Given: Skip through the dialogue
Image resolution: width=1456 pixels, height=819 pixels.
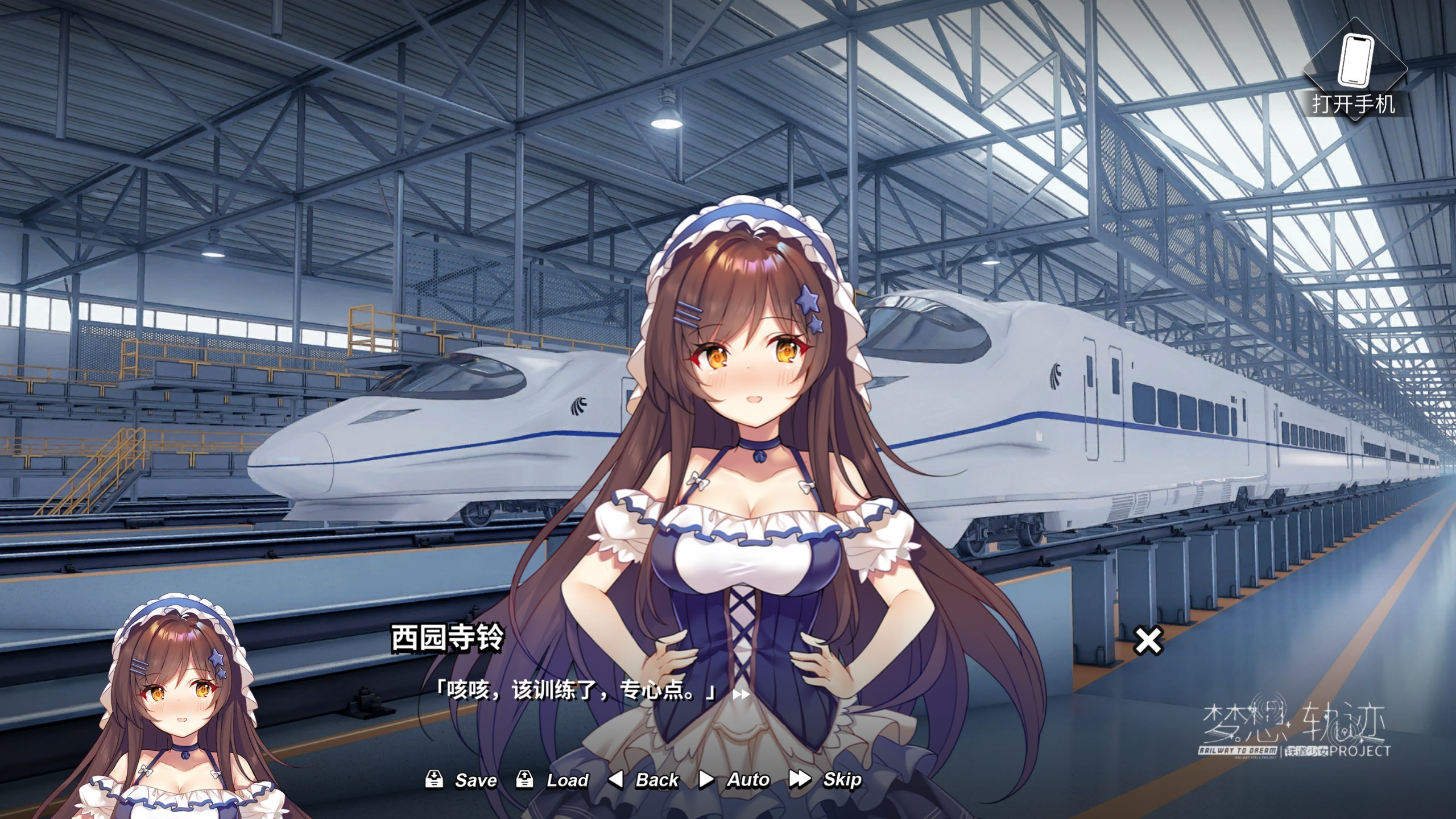Looking at the screenshot, I should 826,780.
